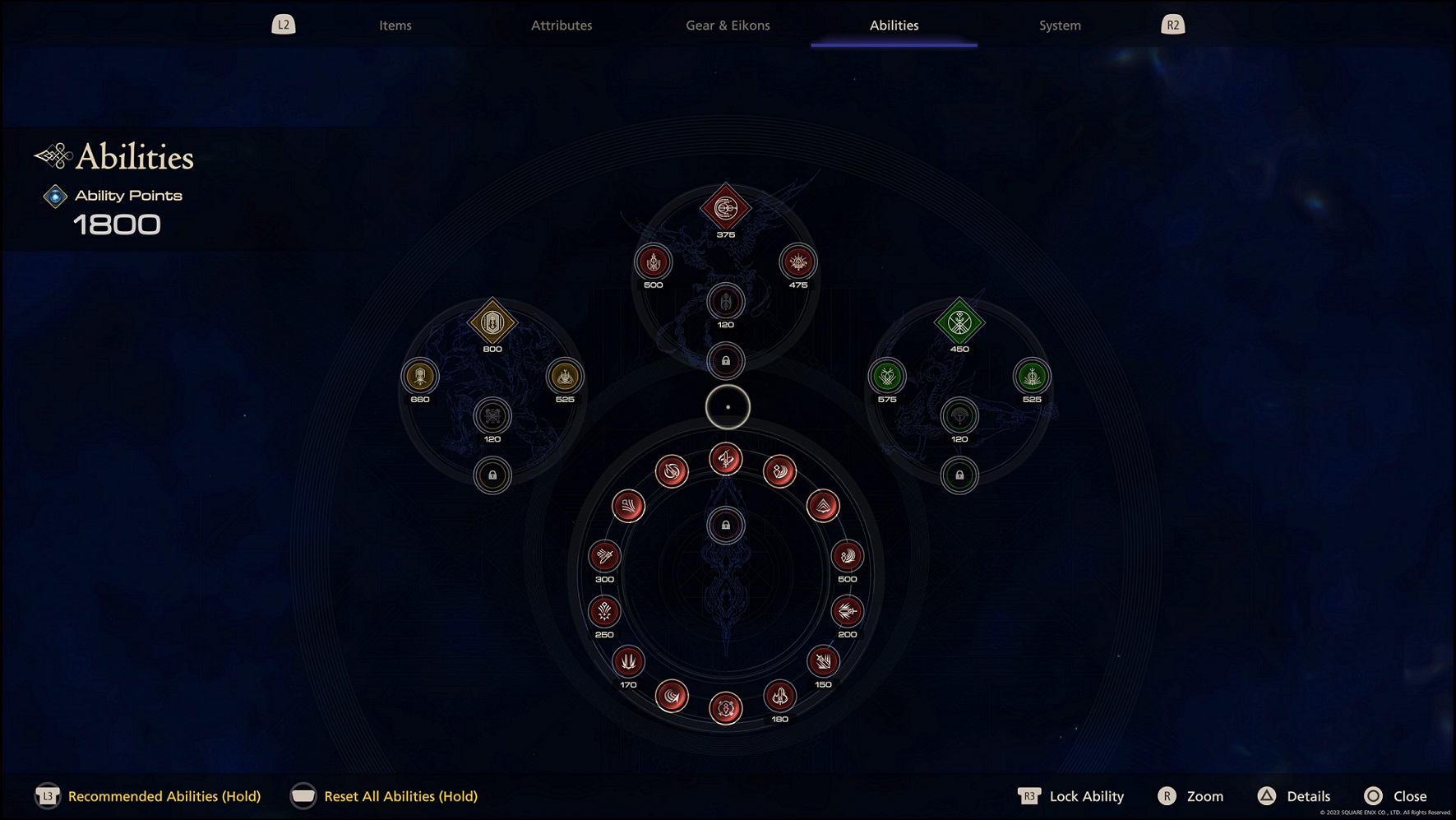
Task: Pick the Ifrit ability costing 180 points
Action: [779, 695]
